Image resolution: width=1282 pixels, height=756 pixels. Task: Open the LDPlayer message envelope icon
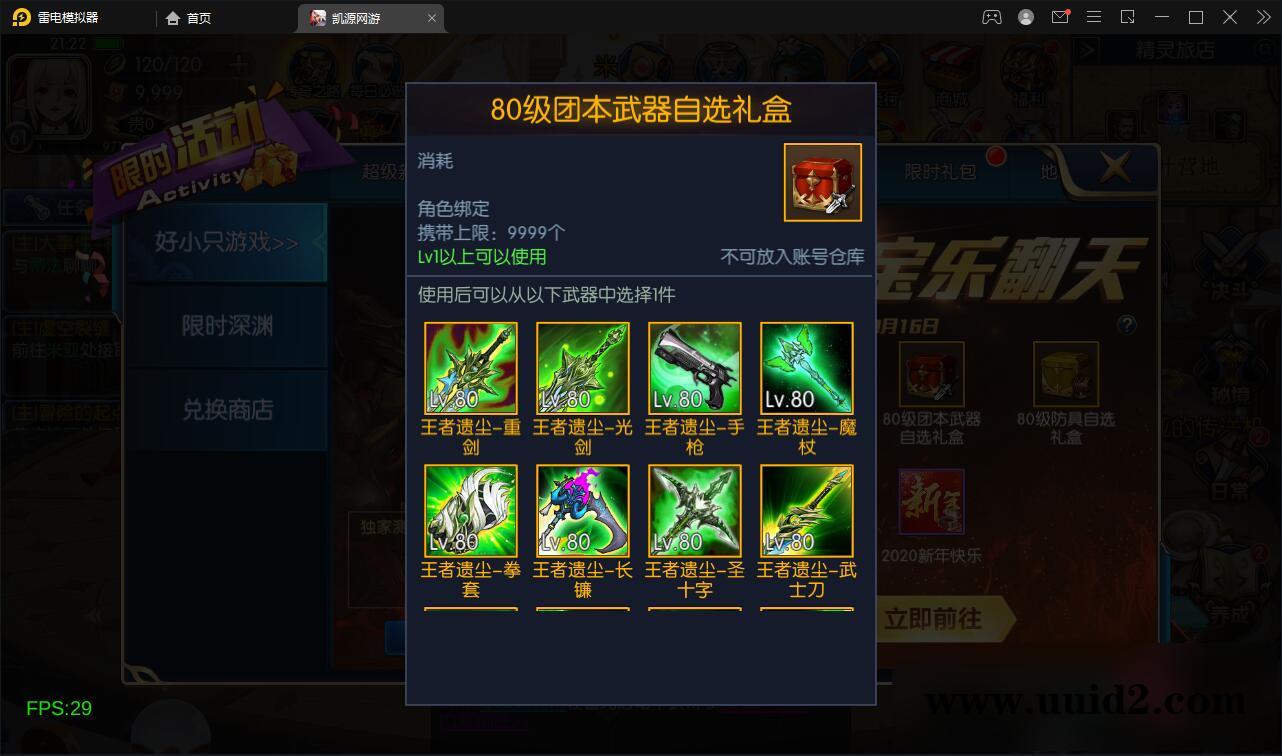click(x=1060, y=17)
